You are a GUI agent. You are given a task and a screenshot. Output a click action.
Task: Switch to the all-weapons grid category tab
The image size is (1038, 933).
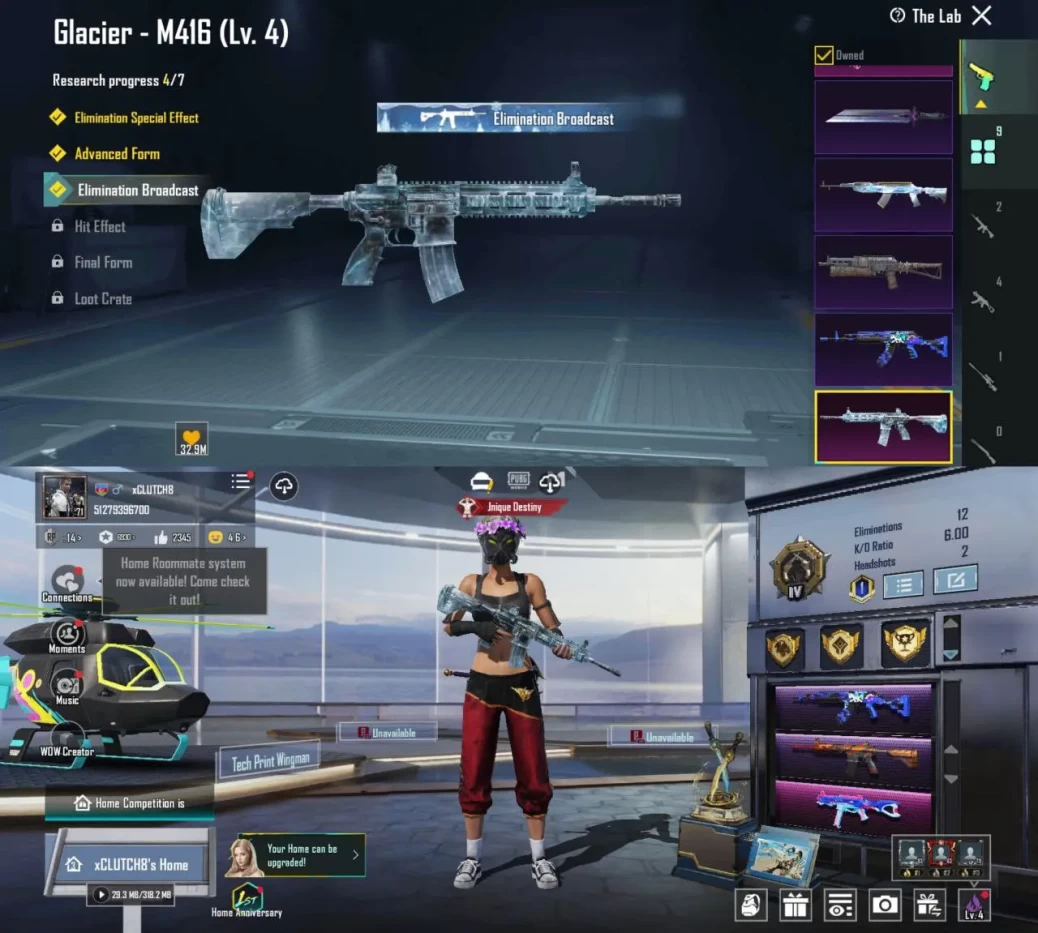984,151
